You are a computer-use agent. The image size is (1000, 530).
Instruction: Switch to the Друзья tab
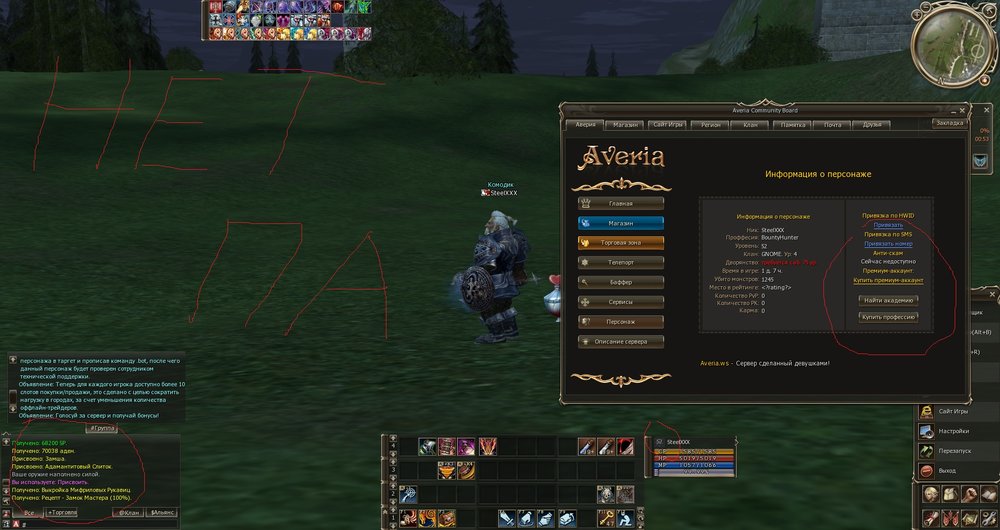(x=872, y=124)
